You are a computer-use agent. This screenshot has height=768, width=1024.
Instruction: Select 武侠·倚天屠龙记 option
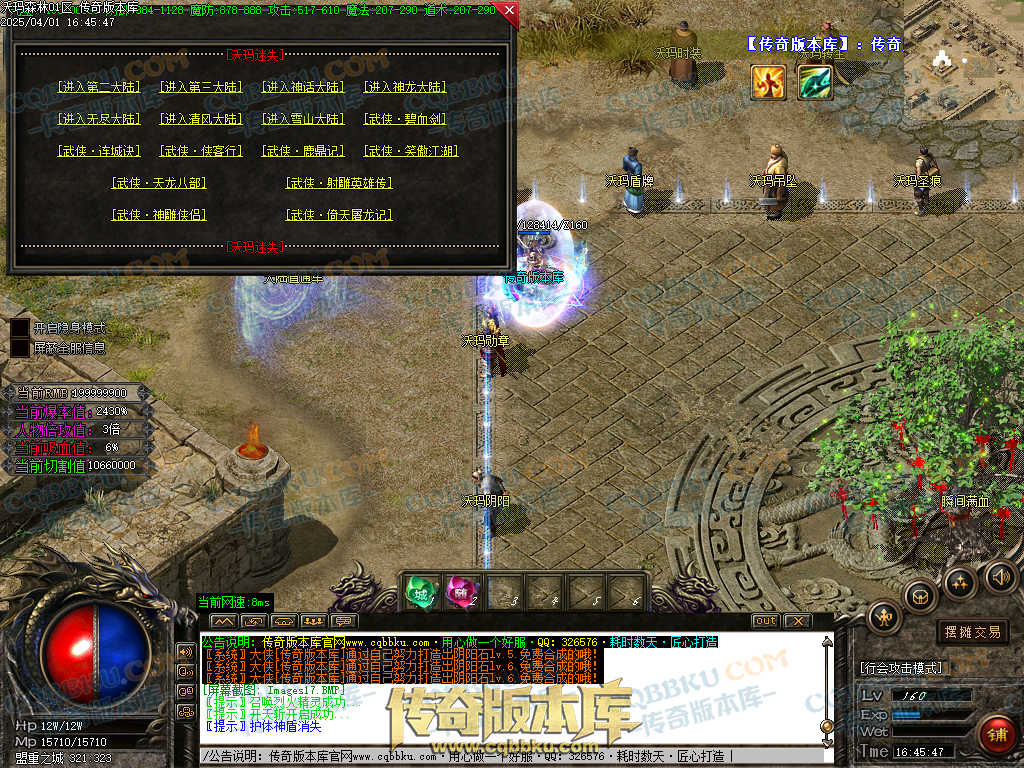[339, 215]
